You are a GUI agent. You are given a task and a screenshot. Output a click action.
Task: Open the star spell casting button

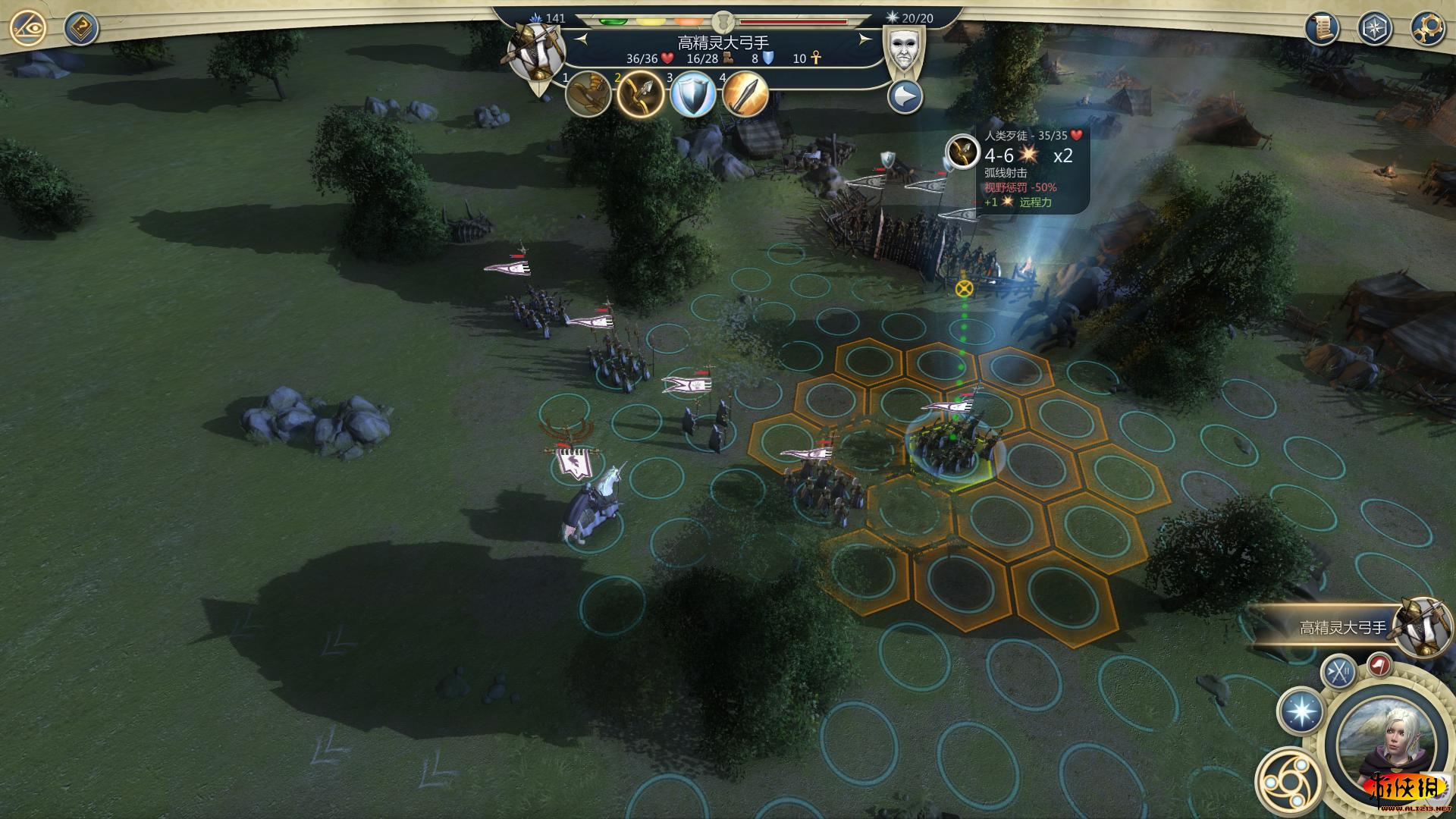click(1301, 712)
